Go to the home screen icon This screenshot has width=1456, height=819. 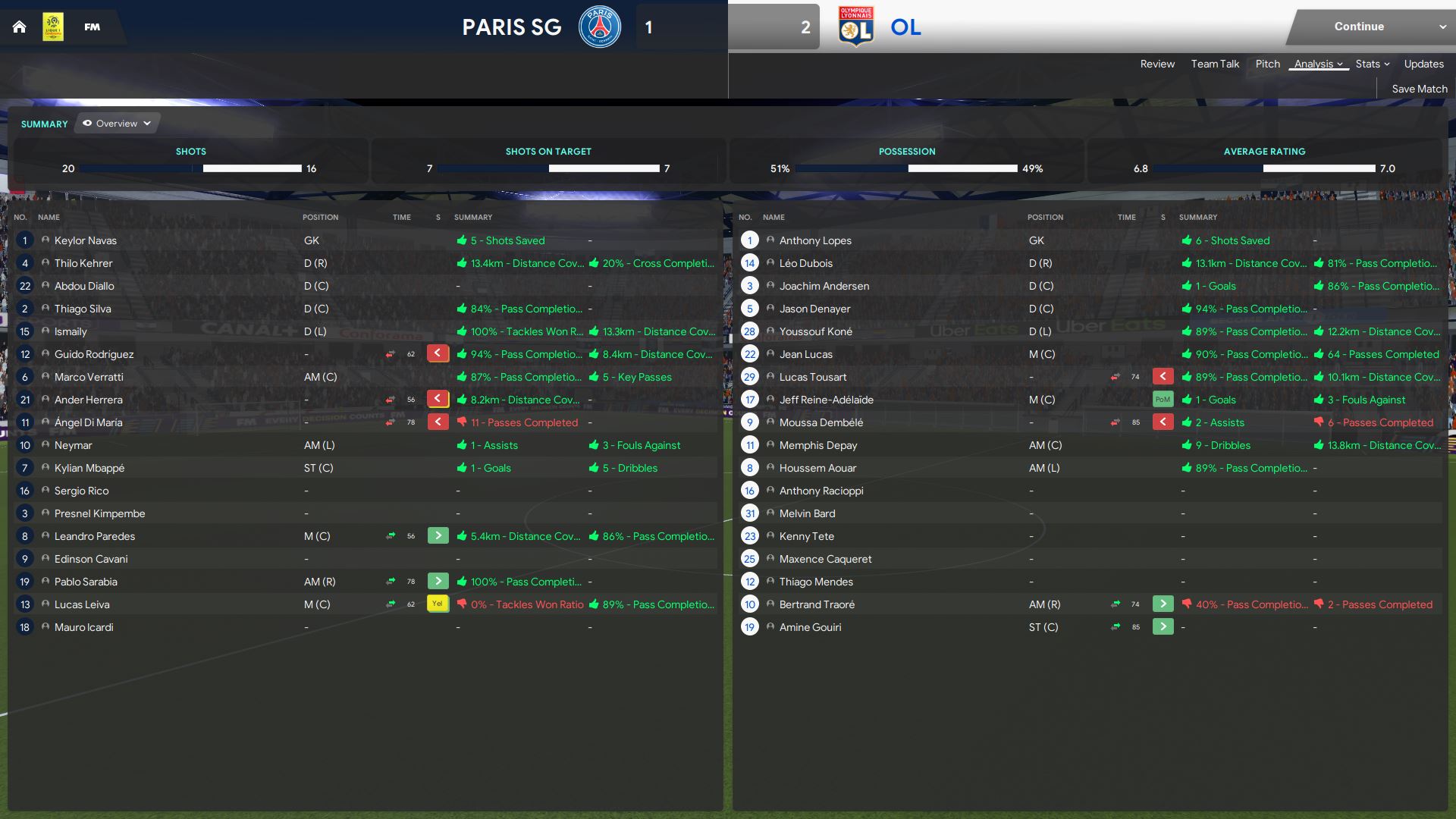click(20, 27)
